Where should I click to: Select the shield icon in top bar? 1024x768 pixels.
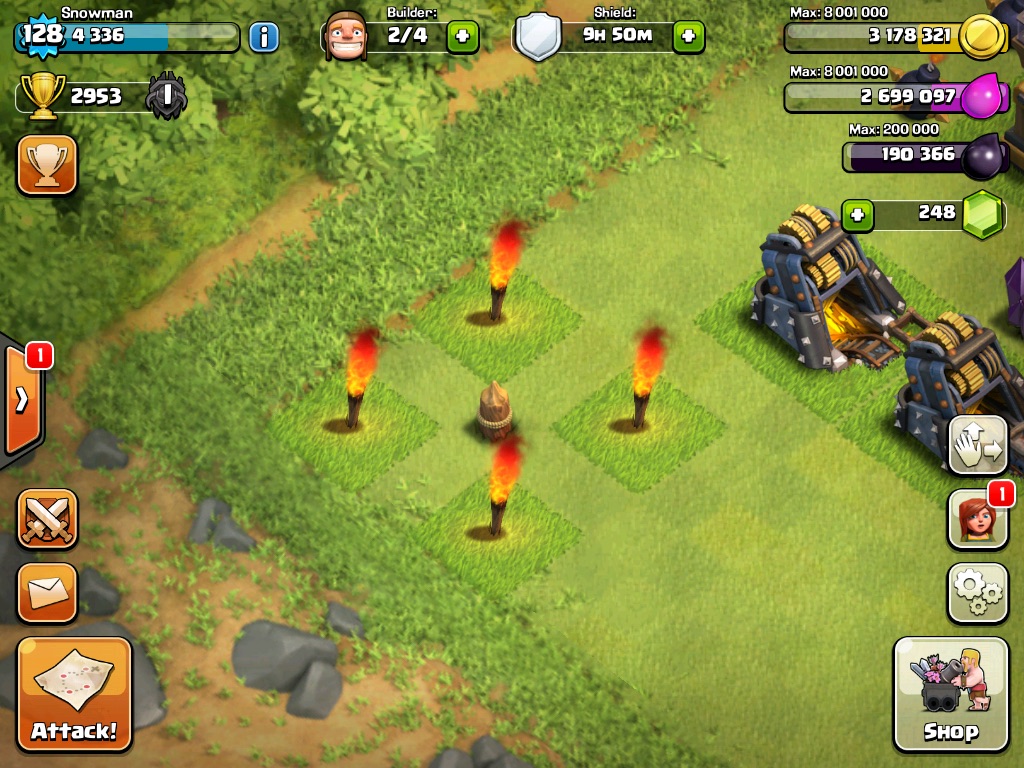point(538,37)
